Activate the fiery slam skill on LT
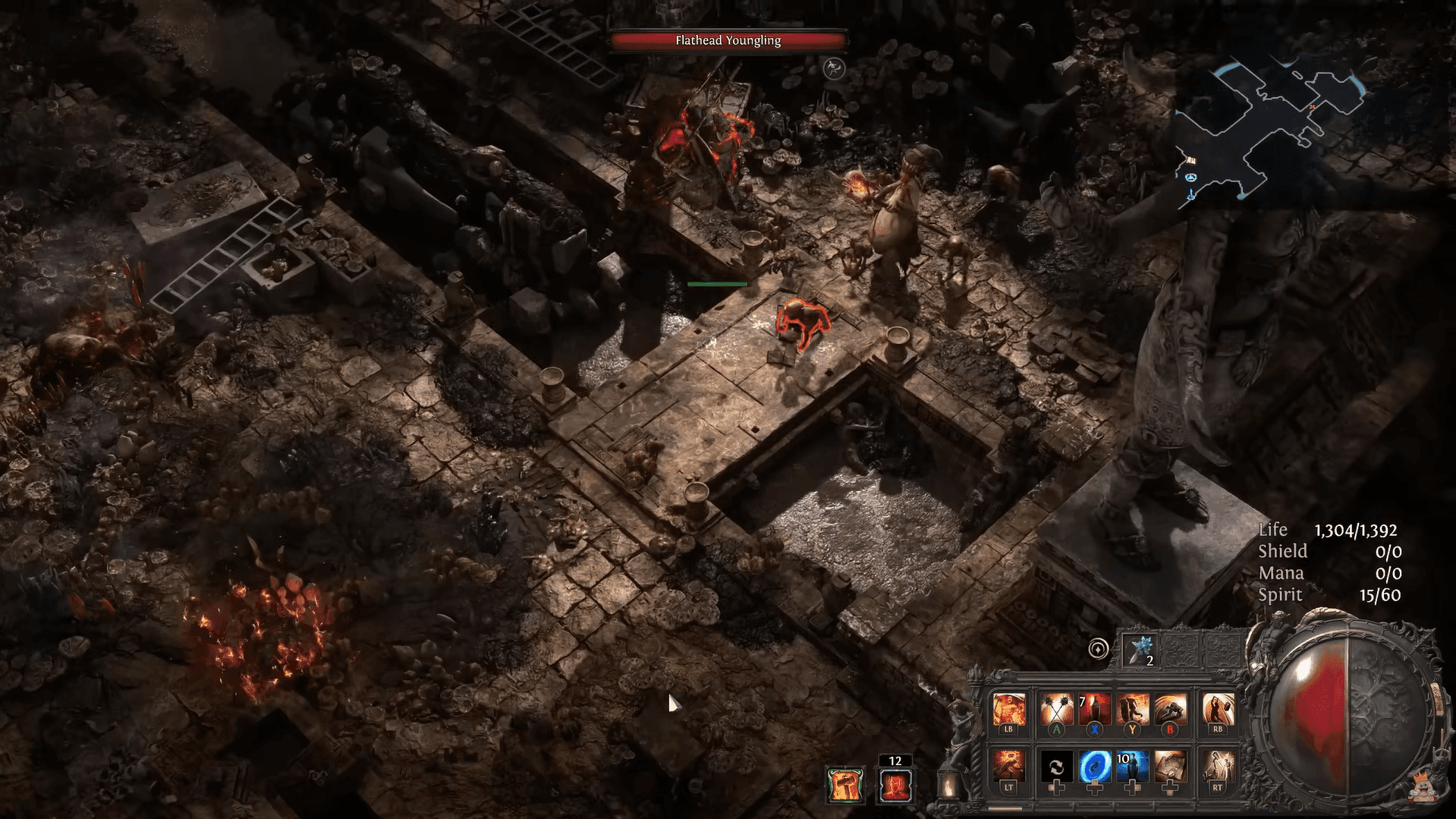The width and height of the screenshot is (1456, 819). [x=1008, y=767]
